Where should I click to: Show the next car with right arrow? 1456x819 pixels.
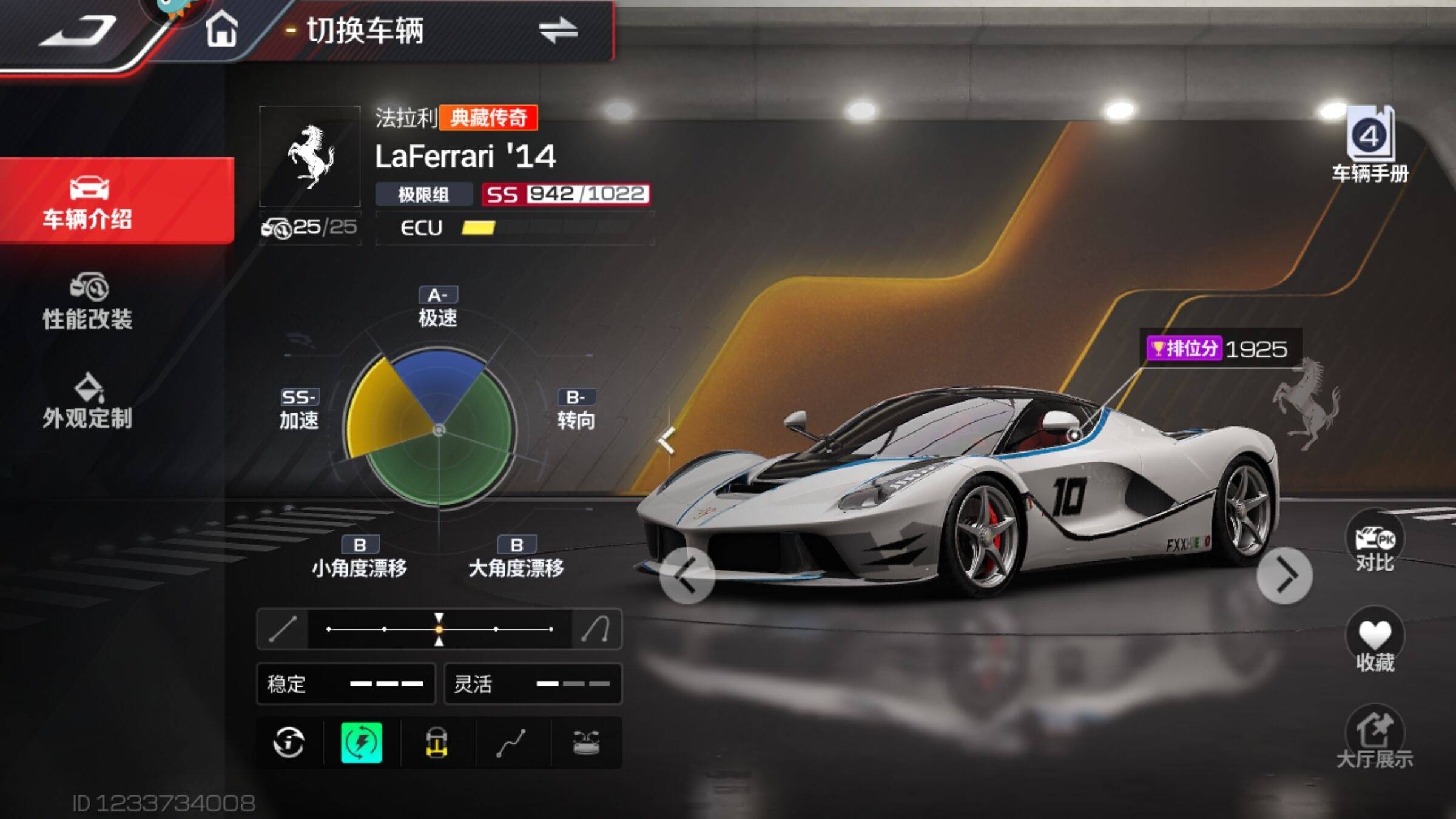click(x=1284, y=575)
